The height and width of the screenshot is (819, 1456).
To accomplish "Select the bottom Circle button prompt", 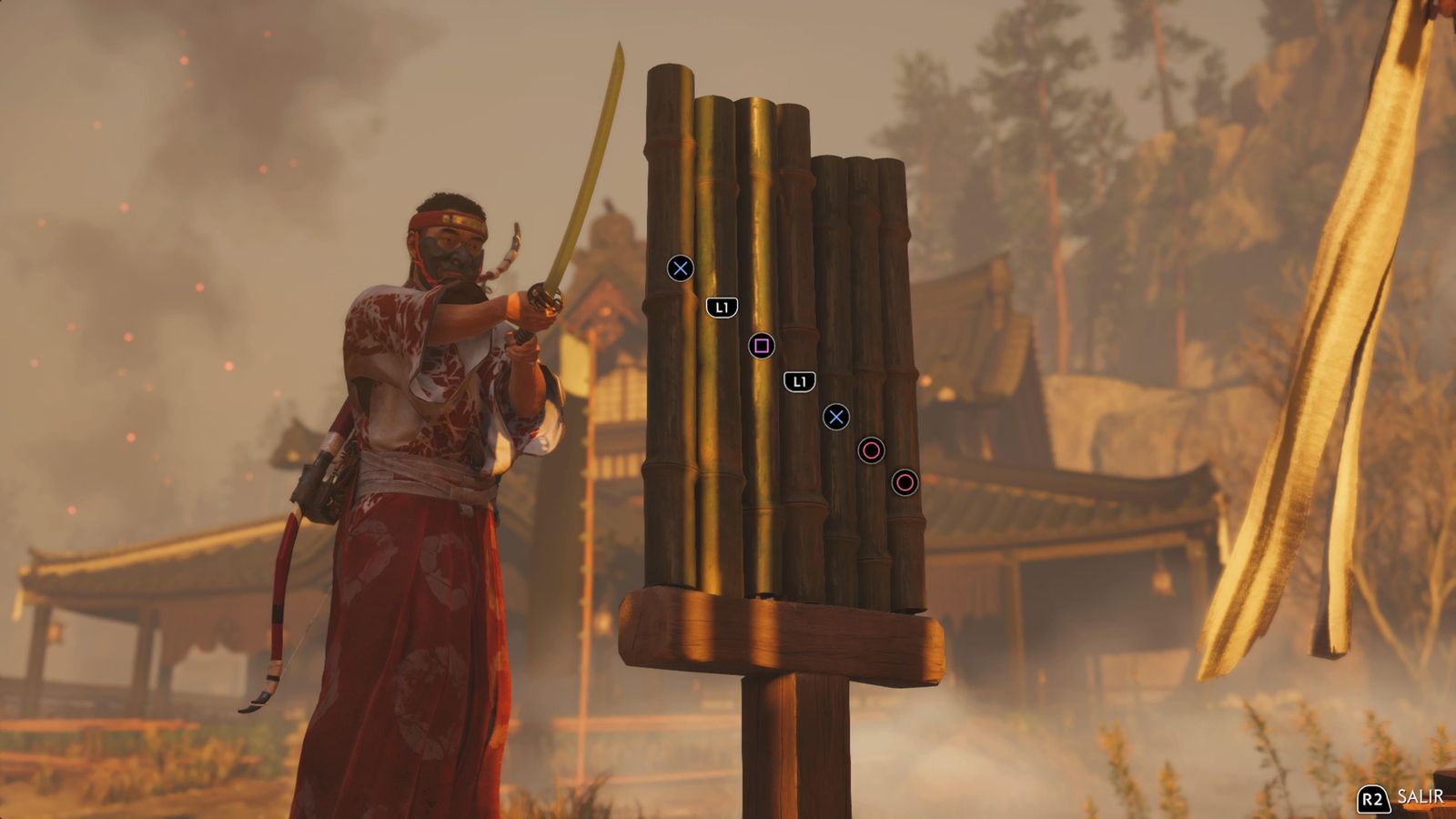I will point(905,480).
